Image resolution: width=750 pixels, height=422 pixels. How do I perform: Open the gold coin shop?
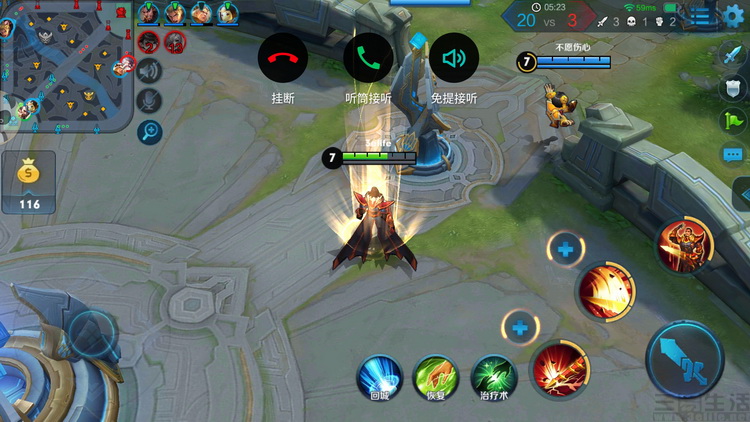(29, 182)
